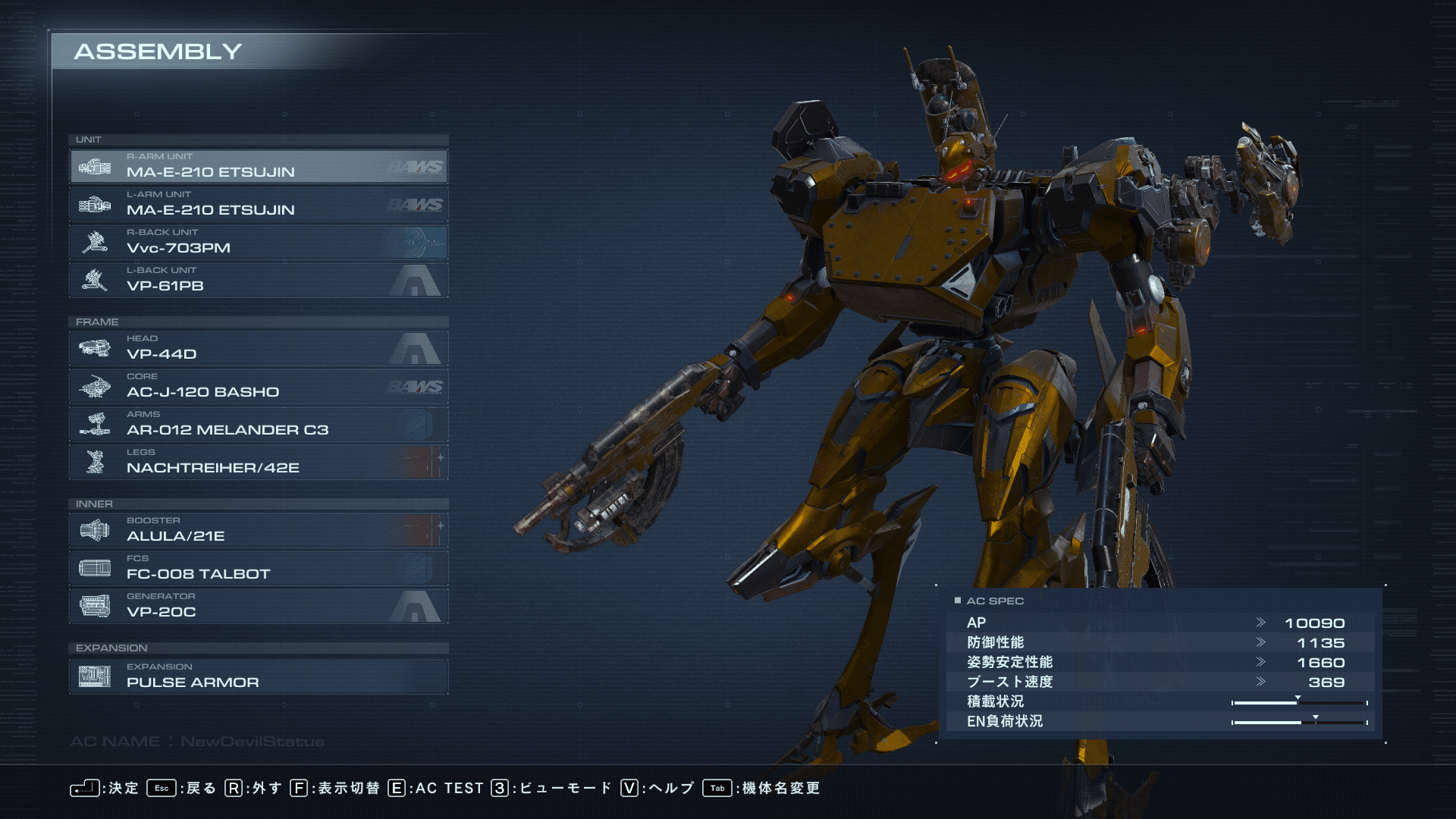Screen dimensions: 1456x819
Task: Select the LEGS icon for NACHTREIHER/42E
Action: tap(96, 462)
